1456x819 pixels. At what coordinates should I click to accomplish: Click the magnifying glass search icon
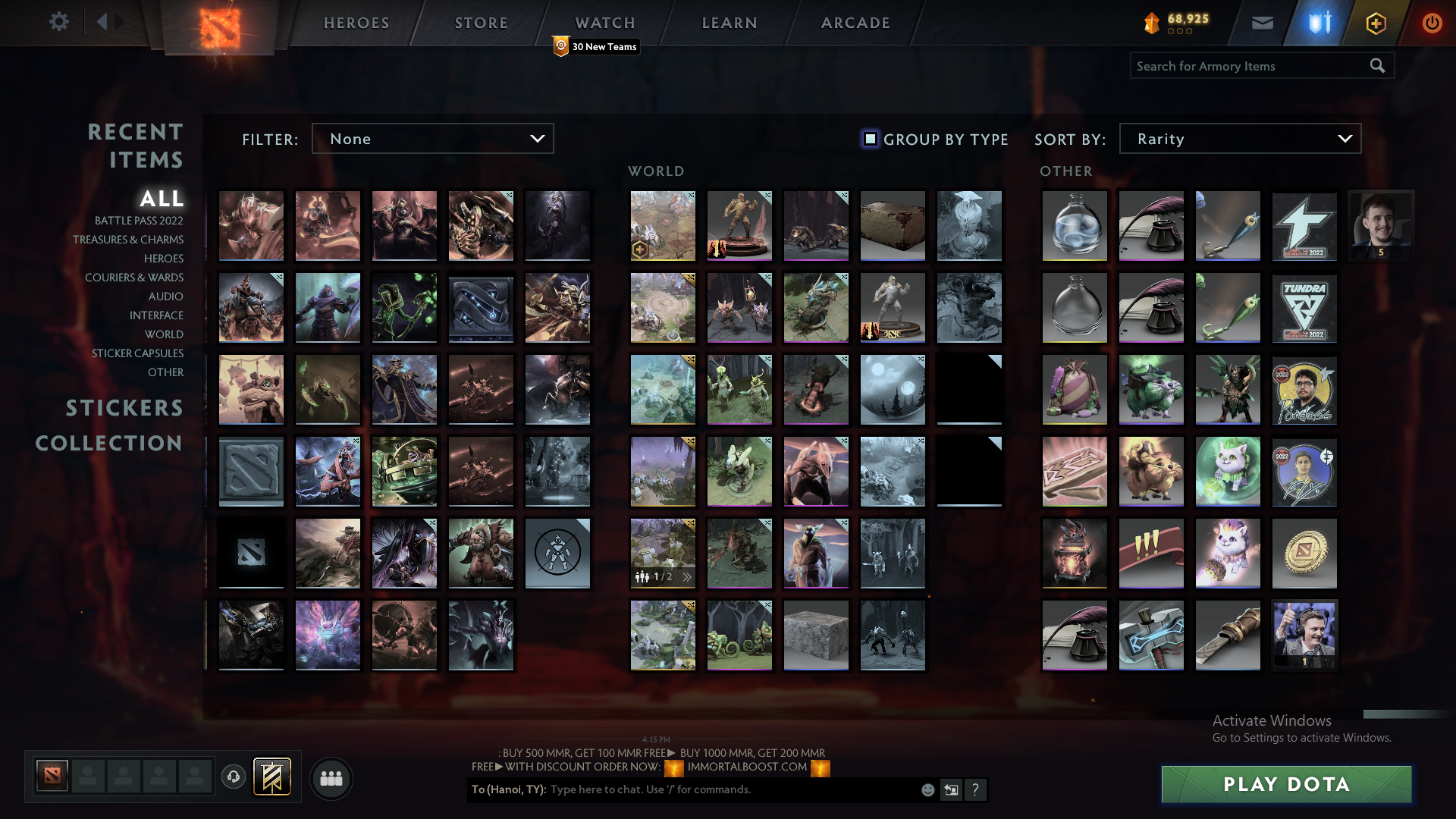point(1376,66)
